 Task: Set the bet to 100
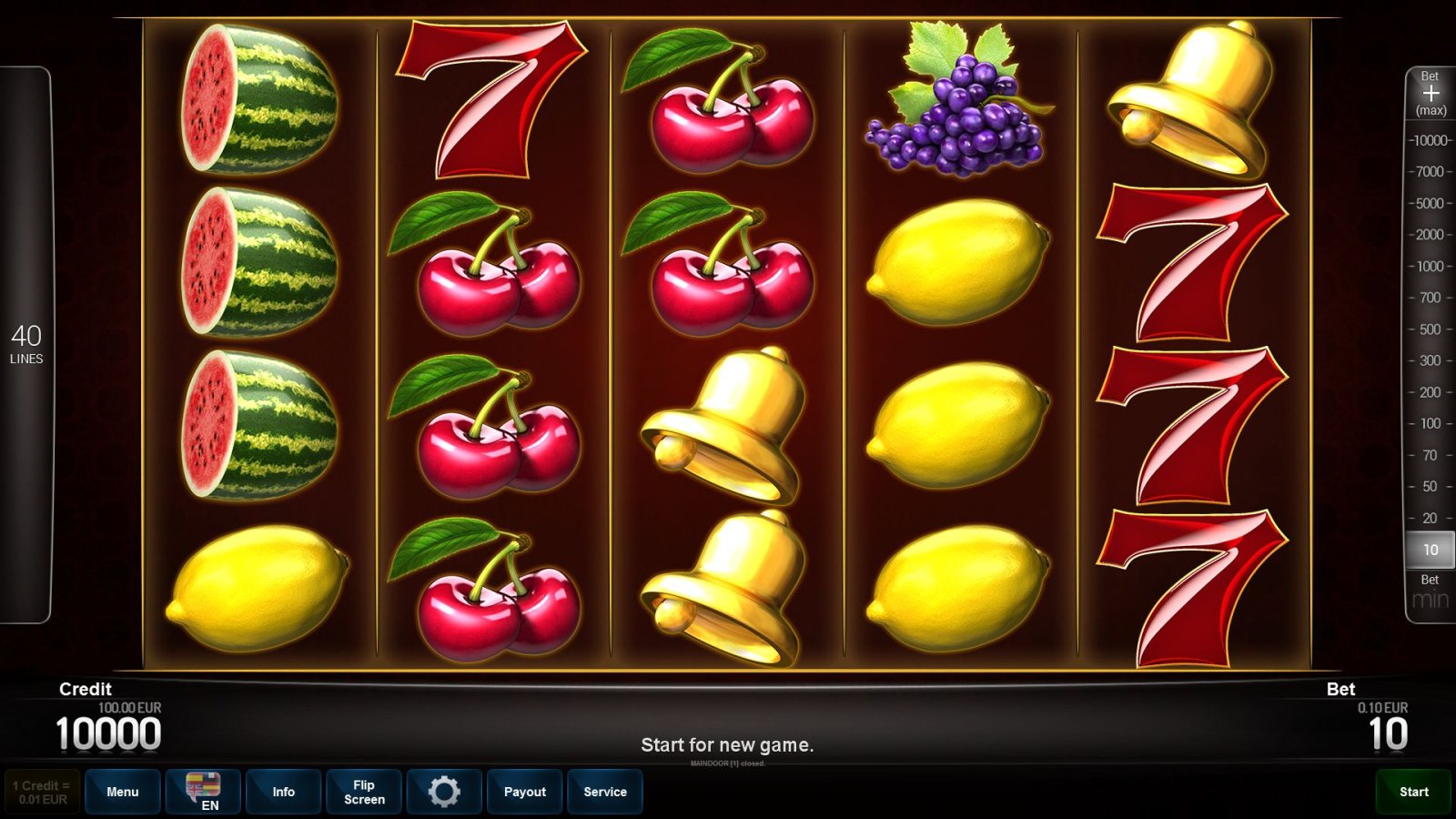coord(1431,423)
